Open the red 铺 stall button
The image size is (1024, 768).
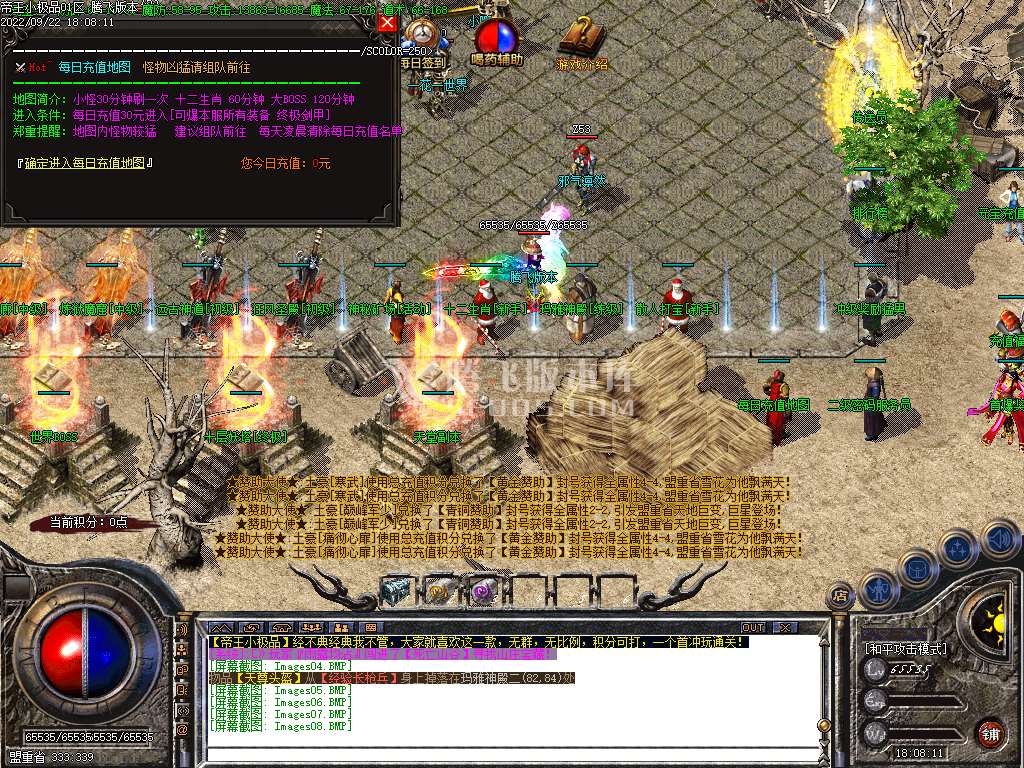(990, 733)
